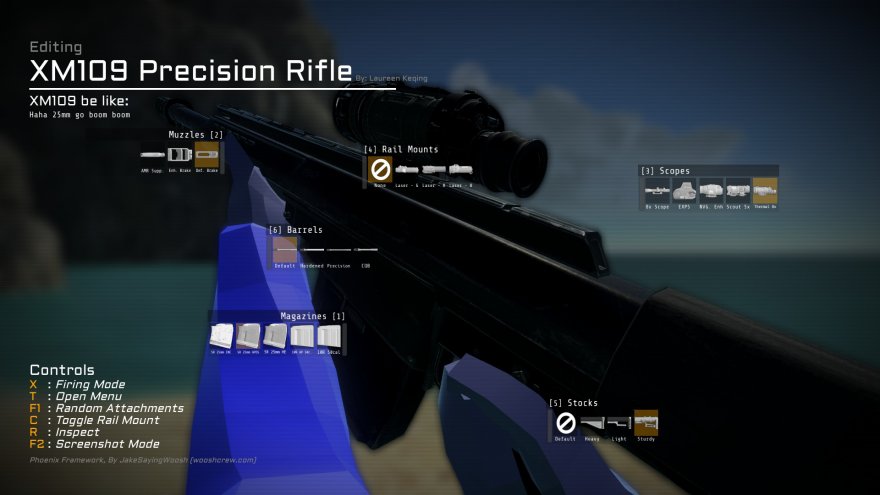Screen dimensions: 880x495
Task: Select the 5R 25mm HE magazine
Action: click(275, 335)
